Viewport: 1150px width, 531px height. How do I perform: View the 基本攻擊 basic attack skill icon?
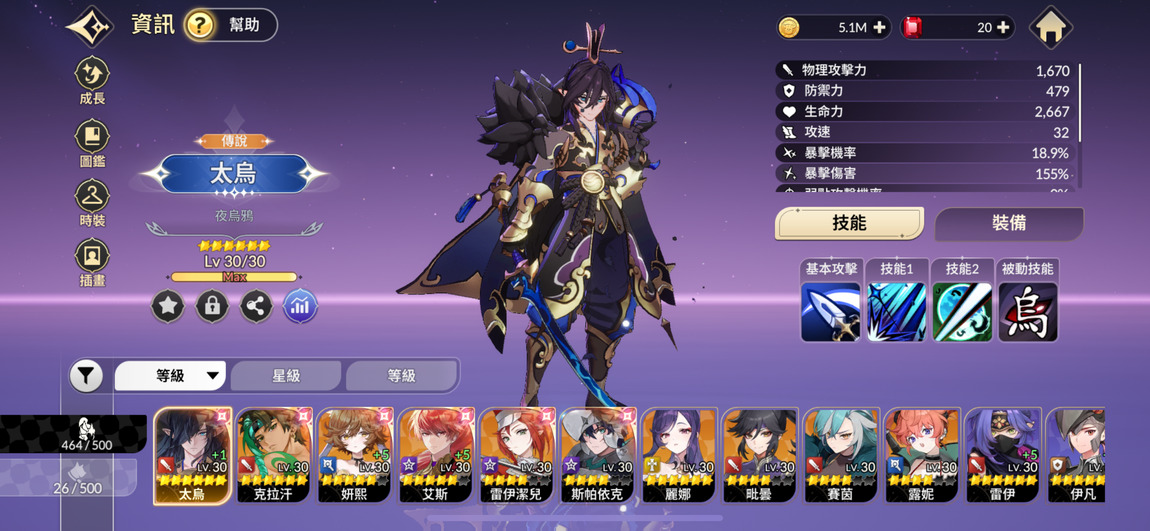click(831, 311)
